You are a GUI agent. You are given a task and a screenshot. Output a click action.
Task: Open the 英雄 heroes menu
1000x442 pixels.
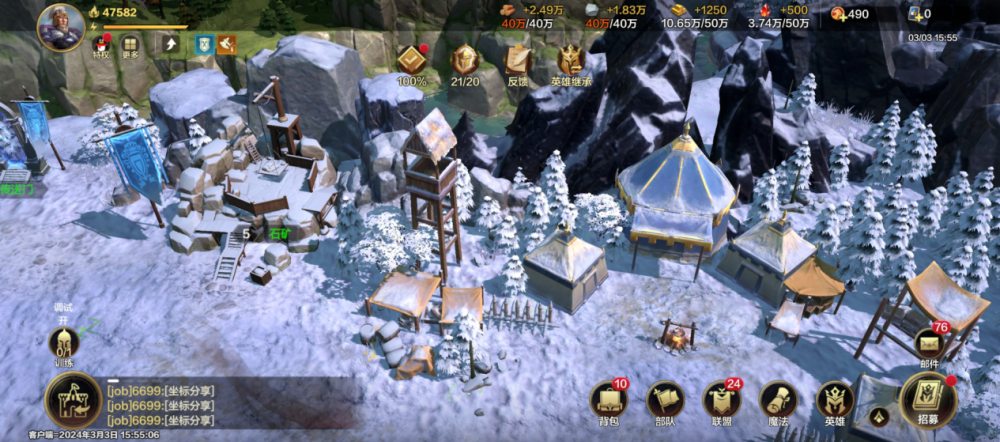[834, 402]
